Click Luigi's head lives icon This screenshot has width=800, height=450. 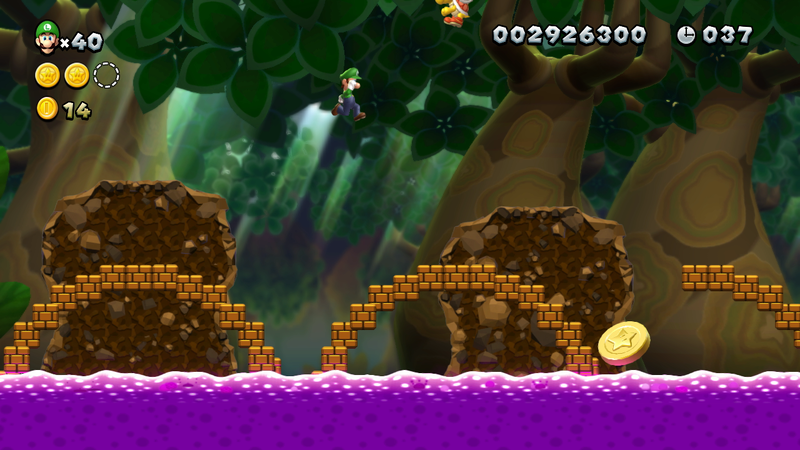[x=46, y=38]
